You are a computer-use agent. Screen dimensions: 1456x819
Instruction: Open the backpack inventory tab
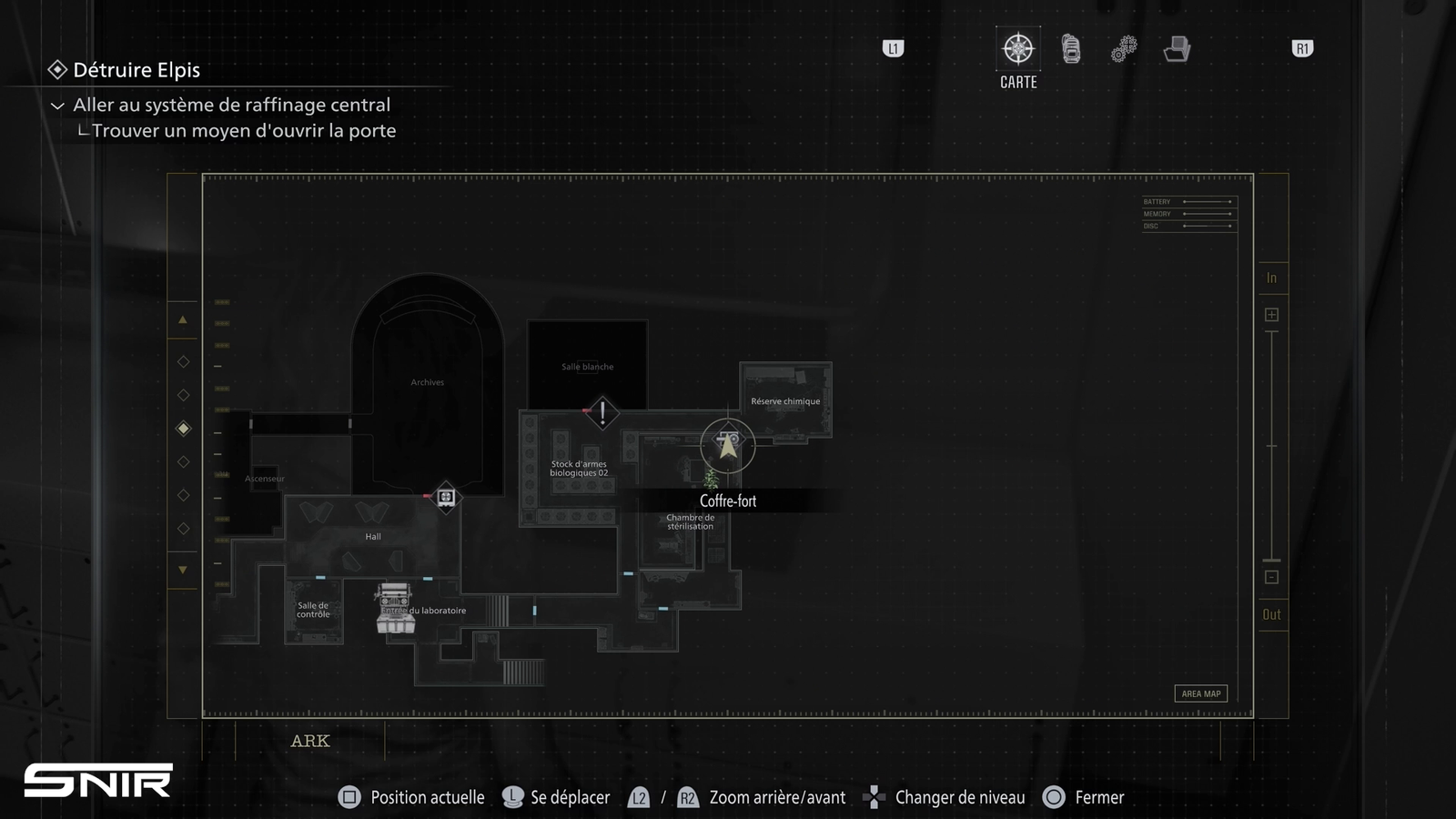pos(1071,49)
